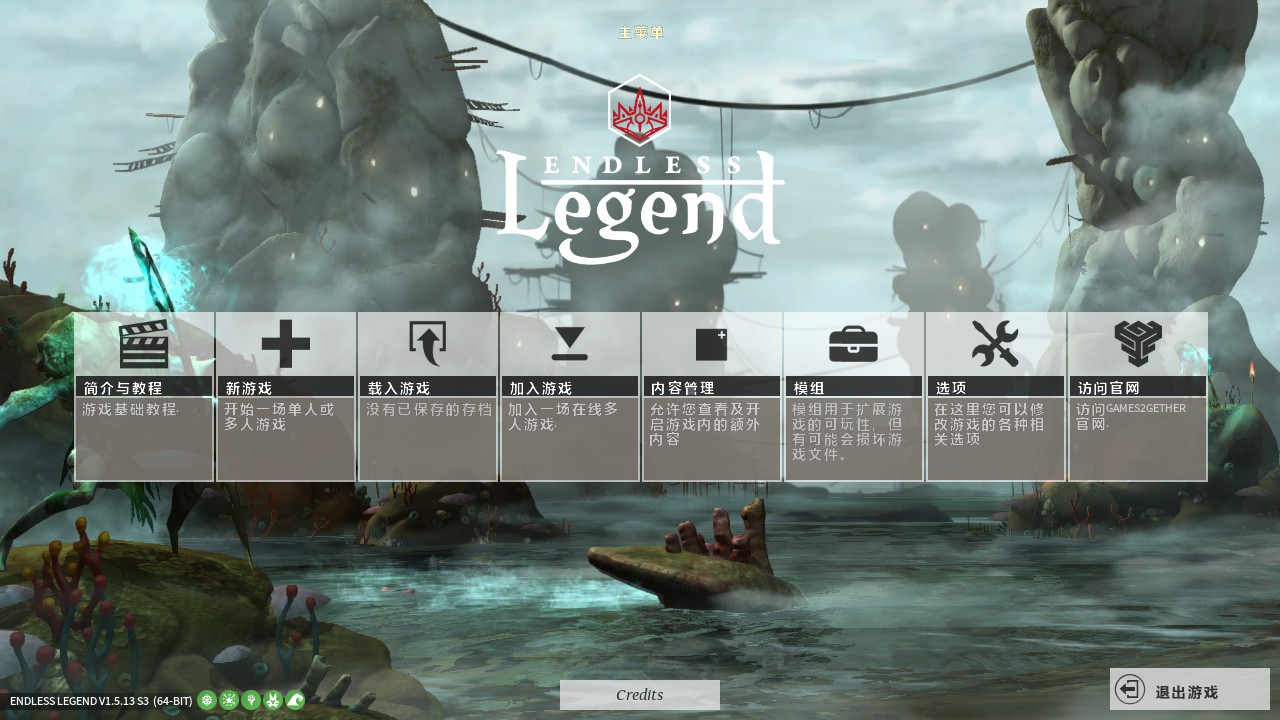
Task: Open the 模组 toolbox icon
Action: click(854, 343)
